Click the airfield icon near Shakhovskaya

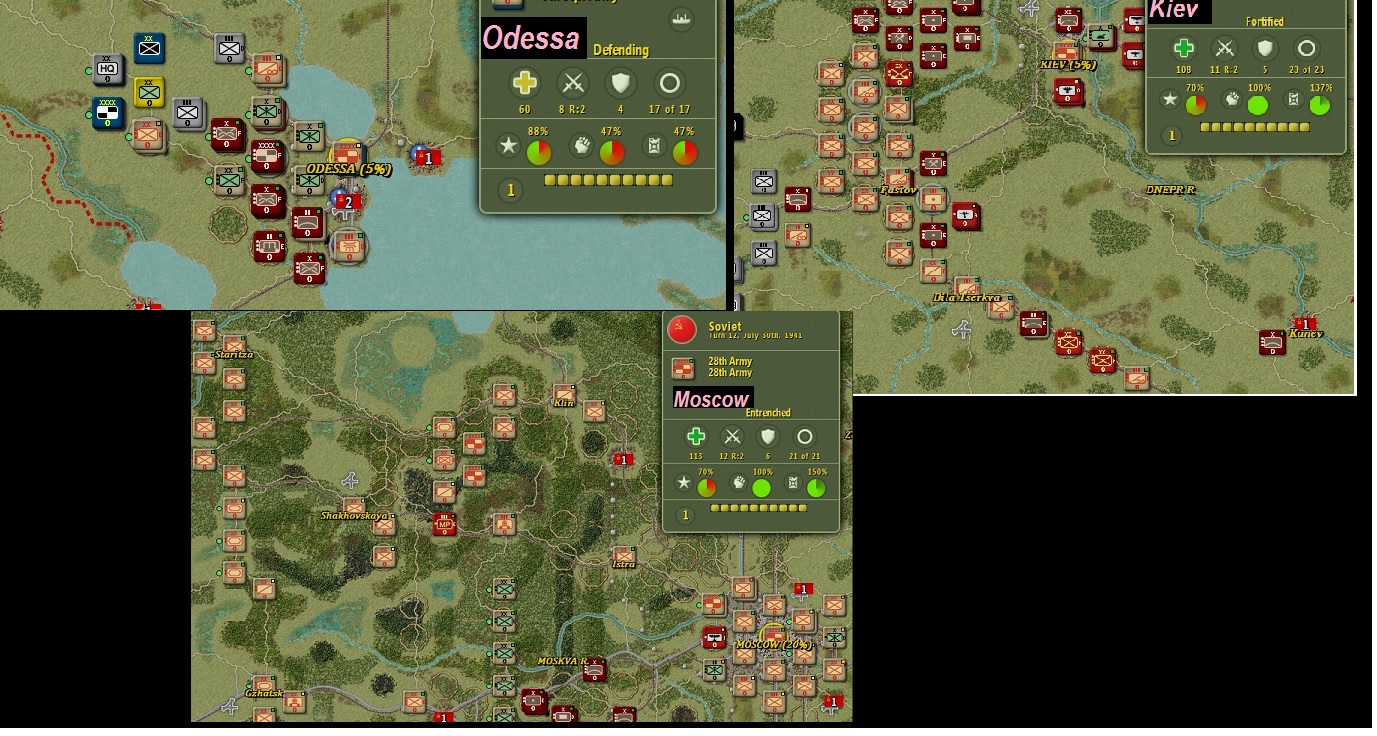coord(350,481)
